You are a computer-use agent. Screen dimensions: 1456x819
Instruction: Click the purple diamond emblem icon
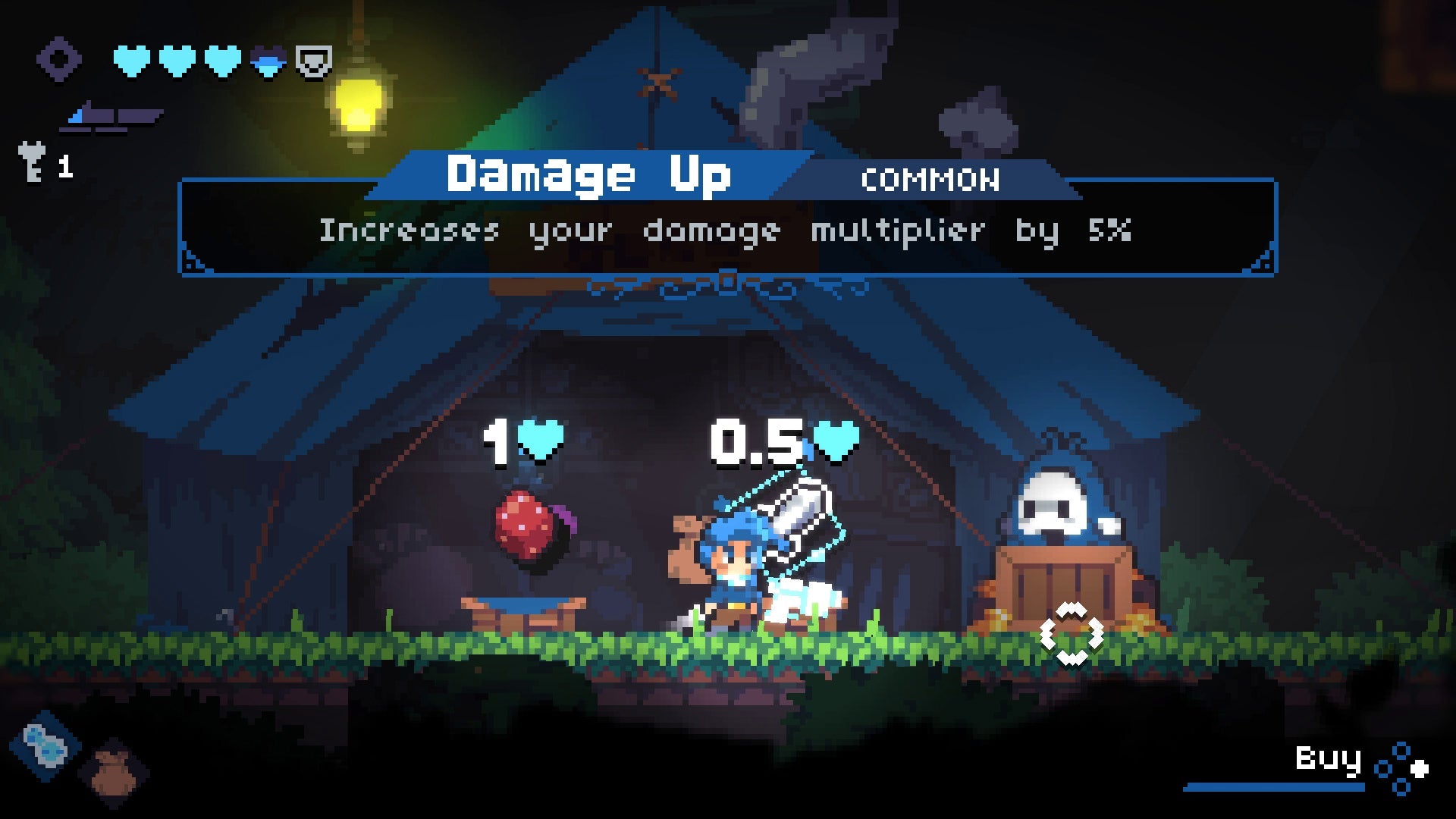click(58, 59)
